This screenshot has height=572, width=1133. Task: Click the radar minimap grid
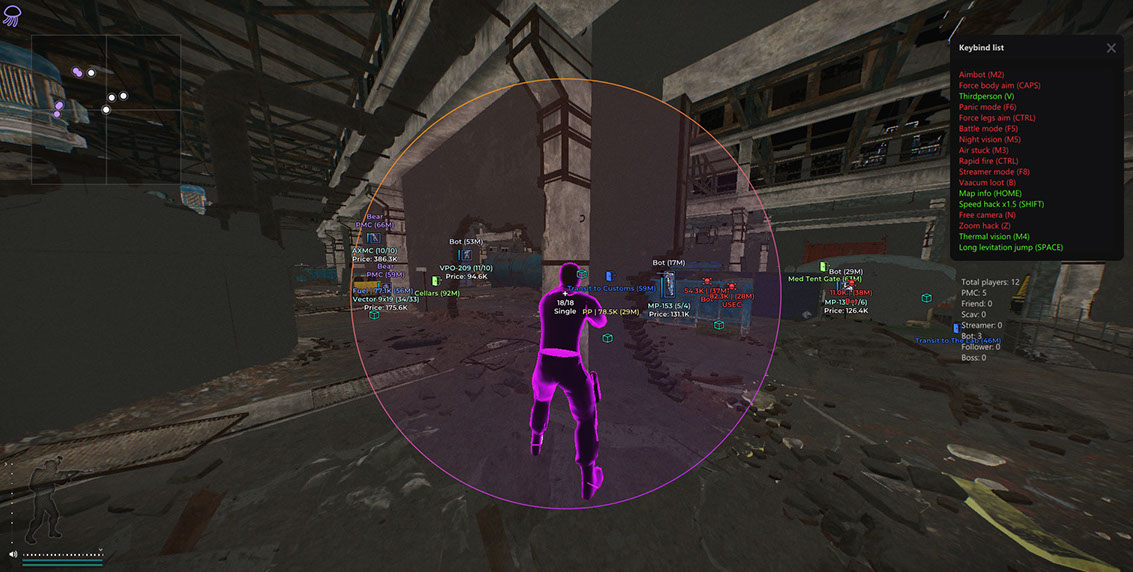105,110
